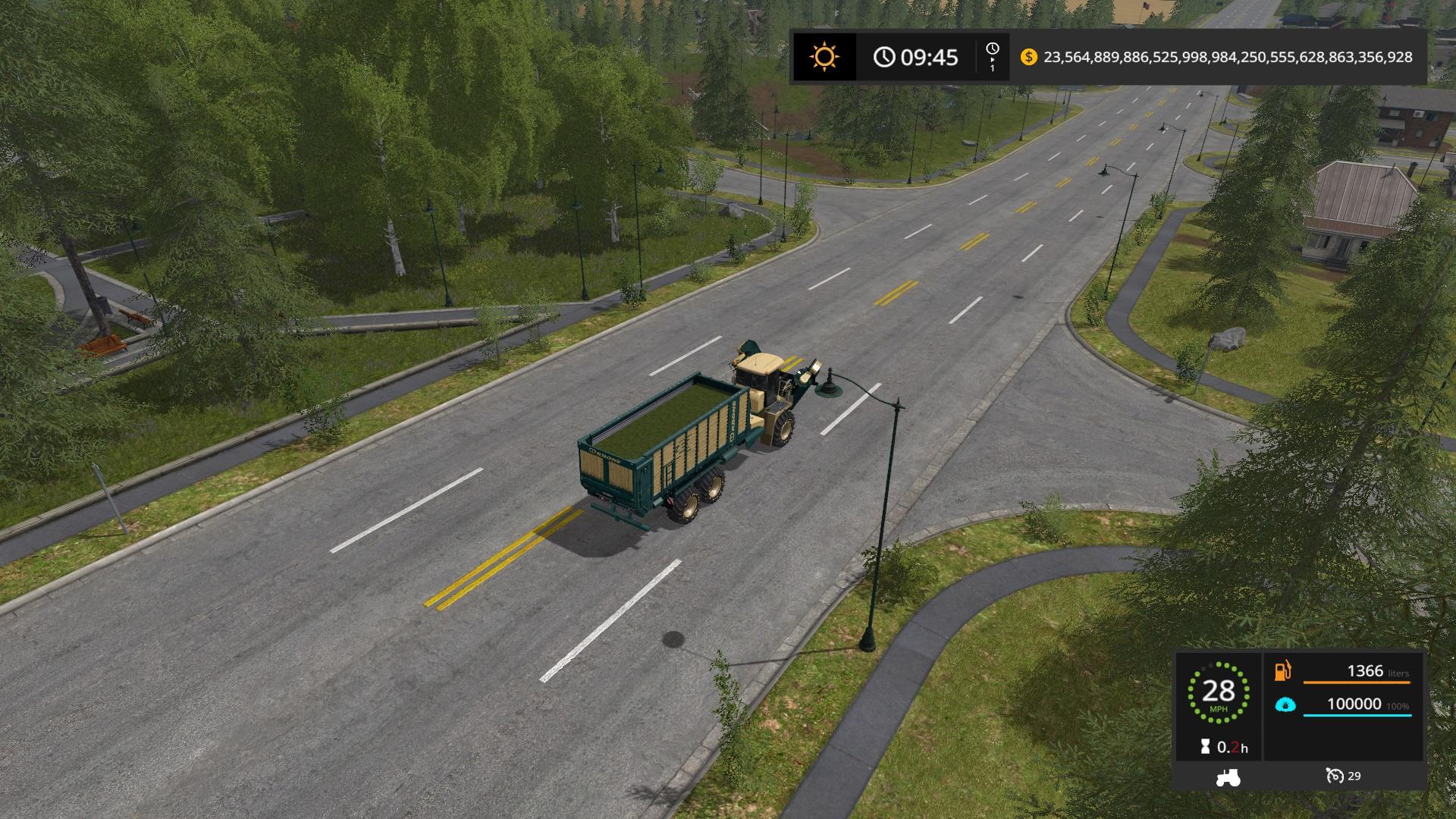
Task: Toggle the cruise control speed icon
Action: pyautogui.click(x=1335, y=776)
